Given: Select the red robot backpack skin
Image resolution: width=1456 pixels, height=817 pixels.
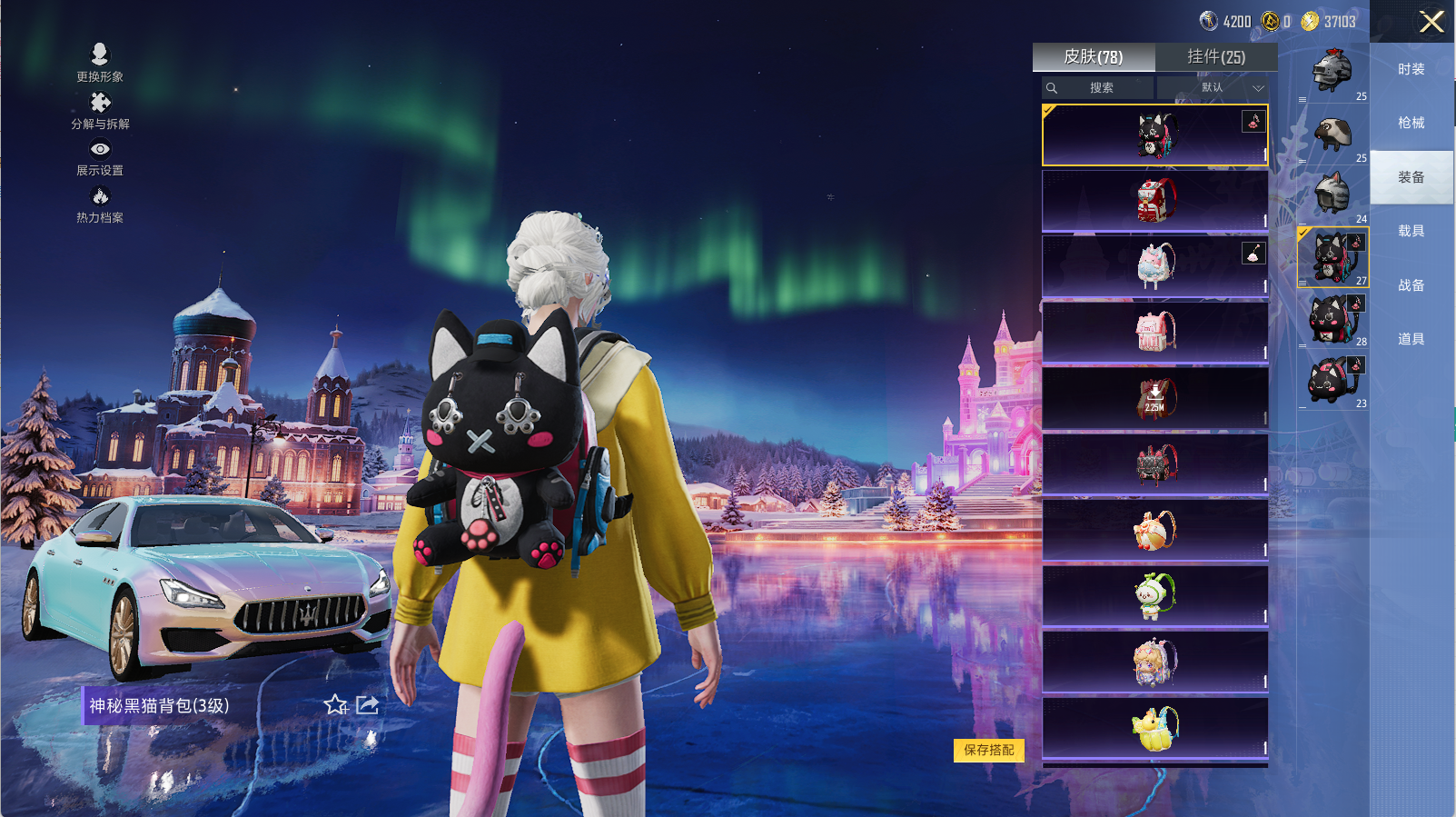Looking at the screenshot, I should pos(1154,201).
